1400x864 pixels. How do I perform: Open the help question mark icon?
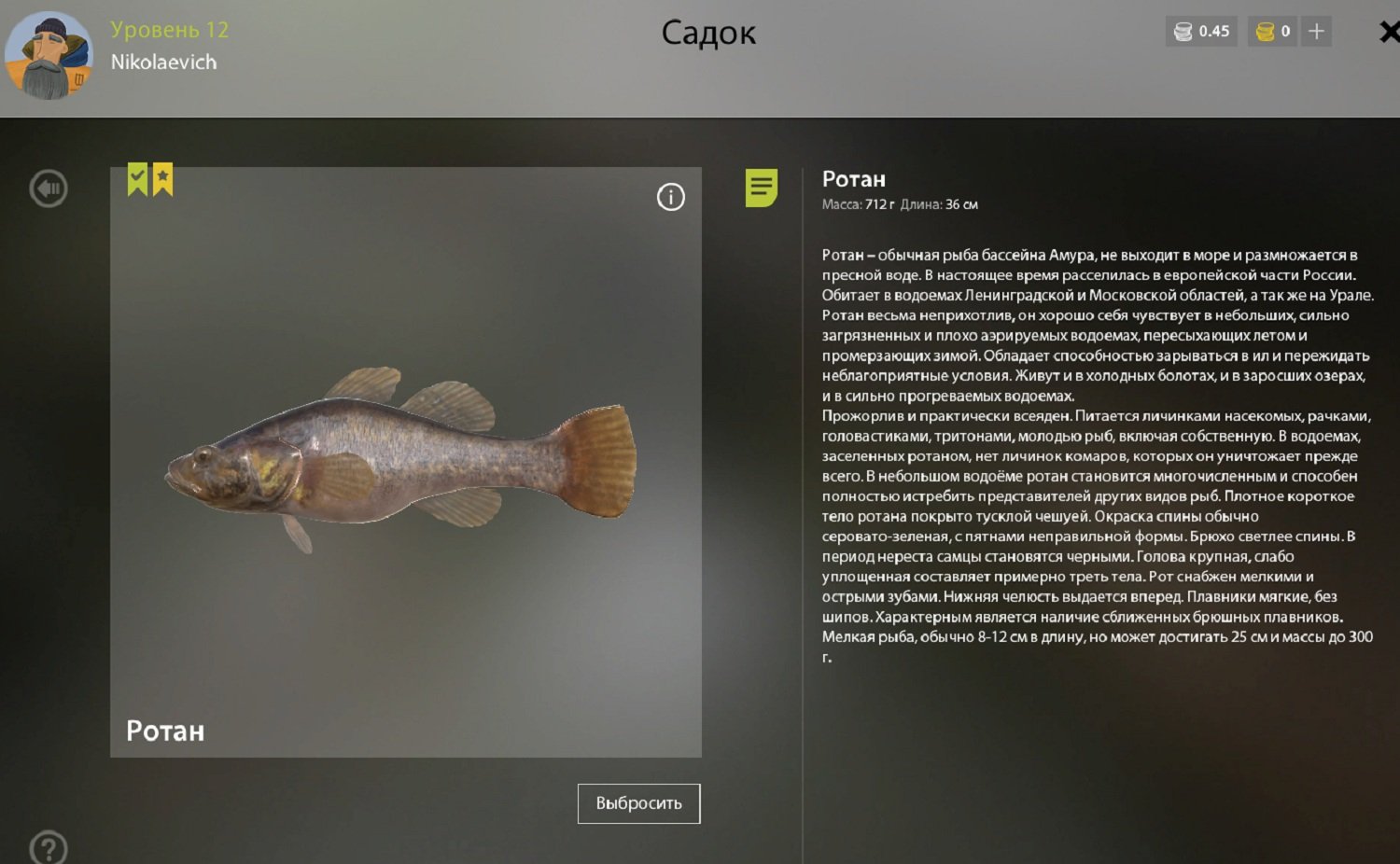tap(49, 847)
